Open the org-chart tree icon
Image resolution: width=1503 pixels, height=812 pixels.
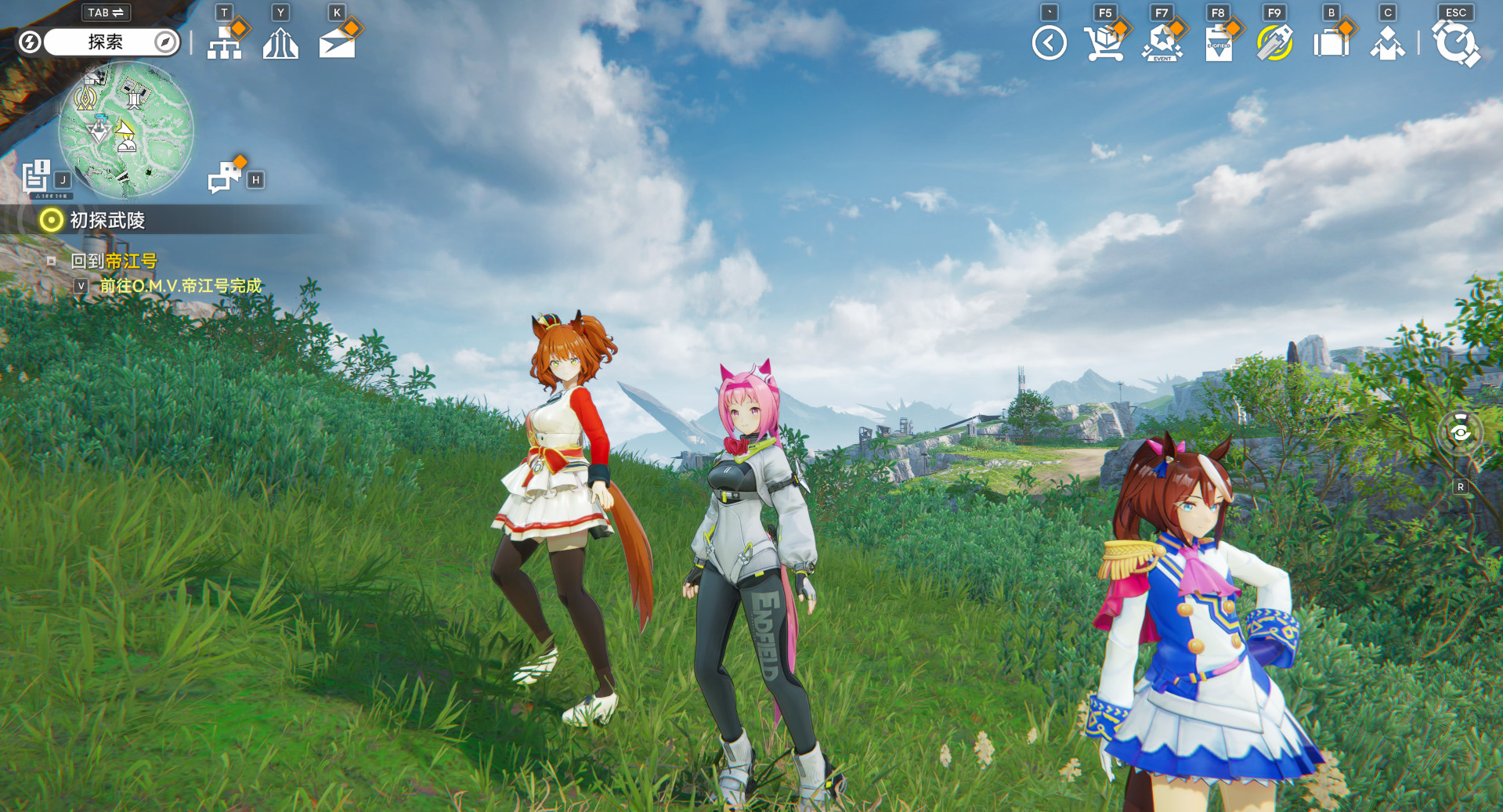225,42
